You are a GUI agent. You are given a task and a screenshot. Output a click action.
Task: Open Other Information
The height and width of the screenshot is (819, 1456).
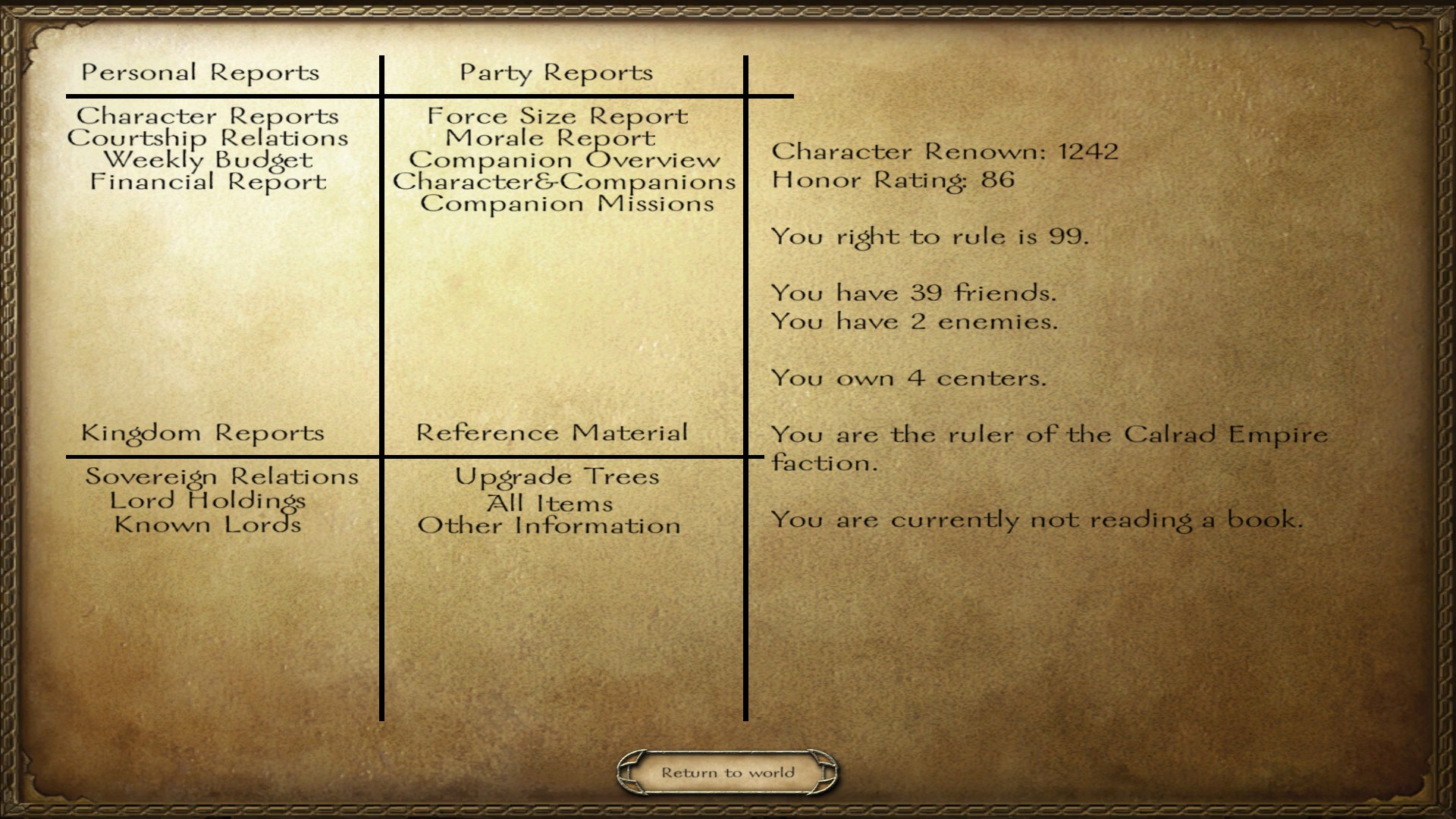550,526
